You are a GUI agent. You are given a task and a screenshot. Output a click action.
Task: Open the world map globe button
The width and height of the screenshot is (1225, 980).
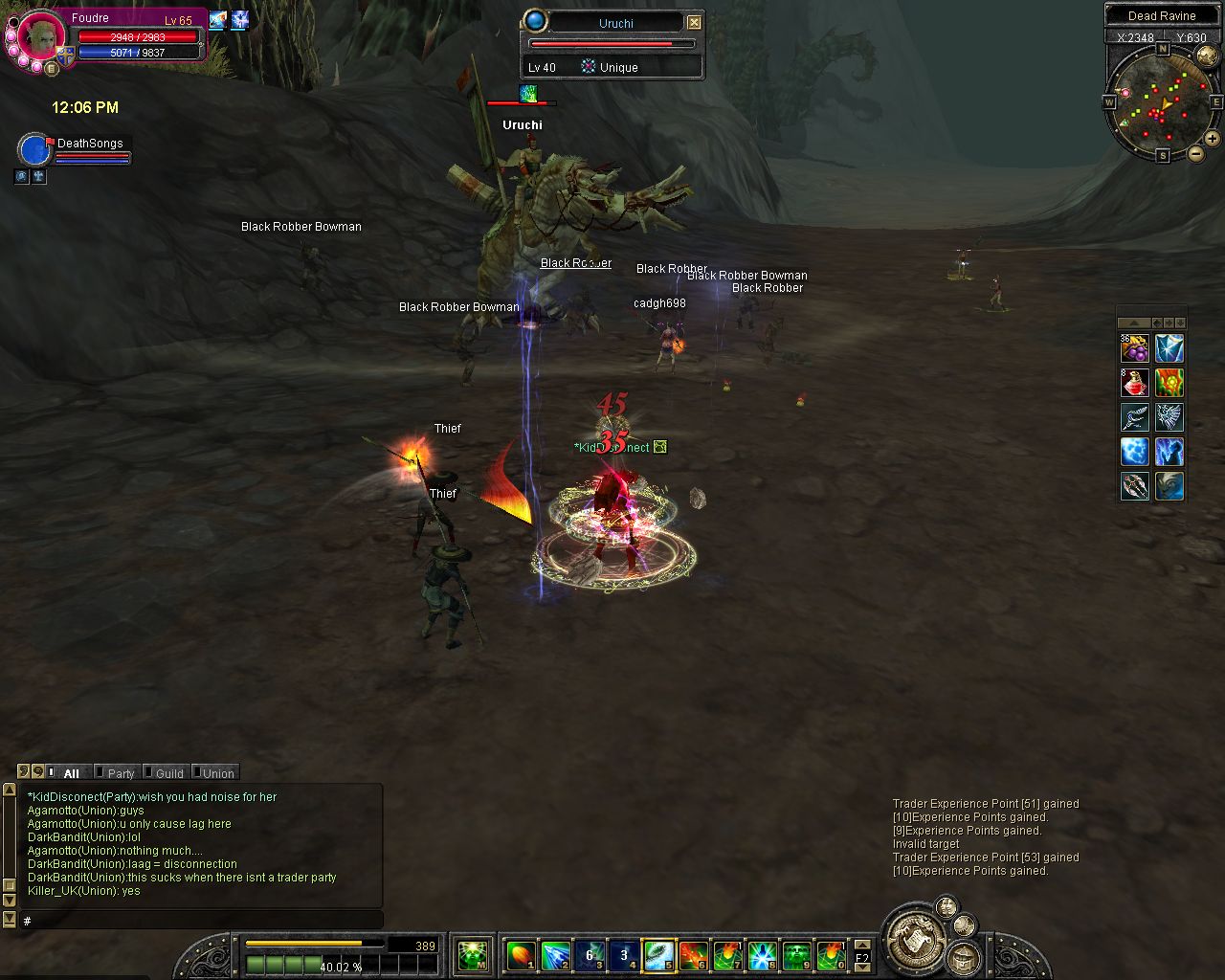pyautogui.click(x=965, y=924)
